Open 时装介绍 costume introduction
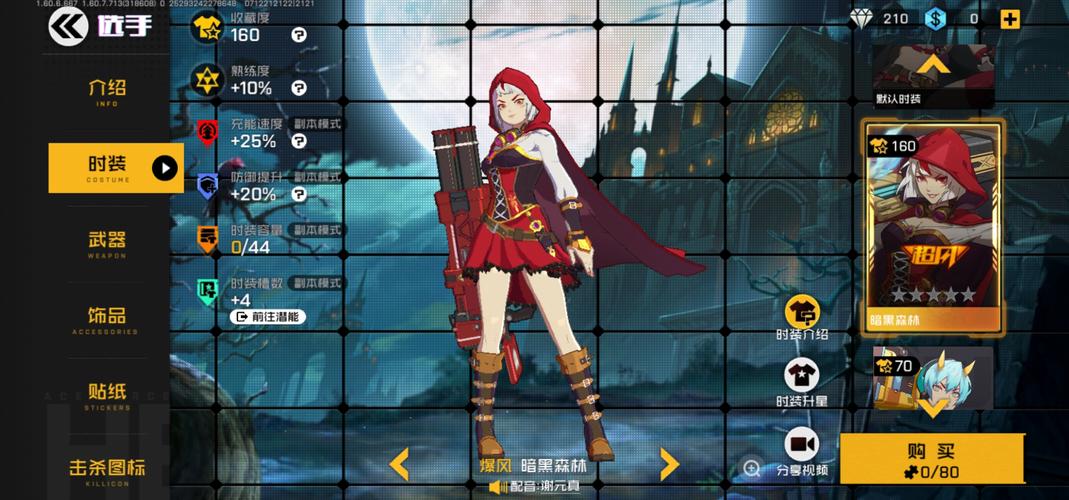This screenshot has width=1069, height=500. coord(802,318)
